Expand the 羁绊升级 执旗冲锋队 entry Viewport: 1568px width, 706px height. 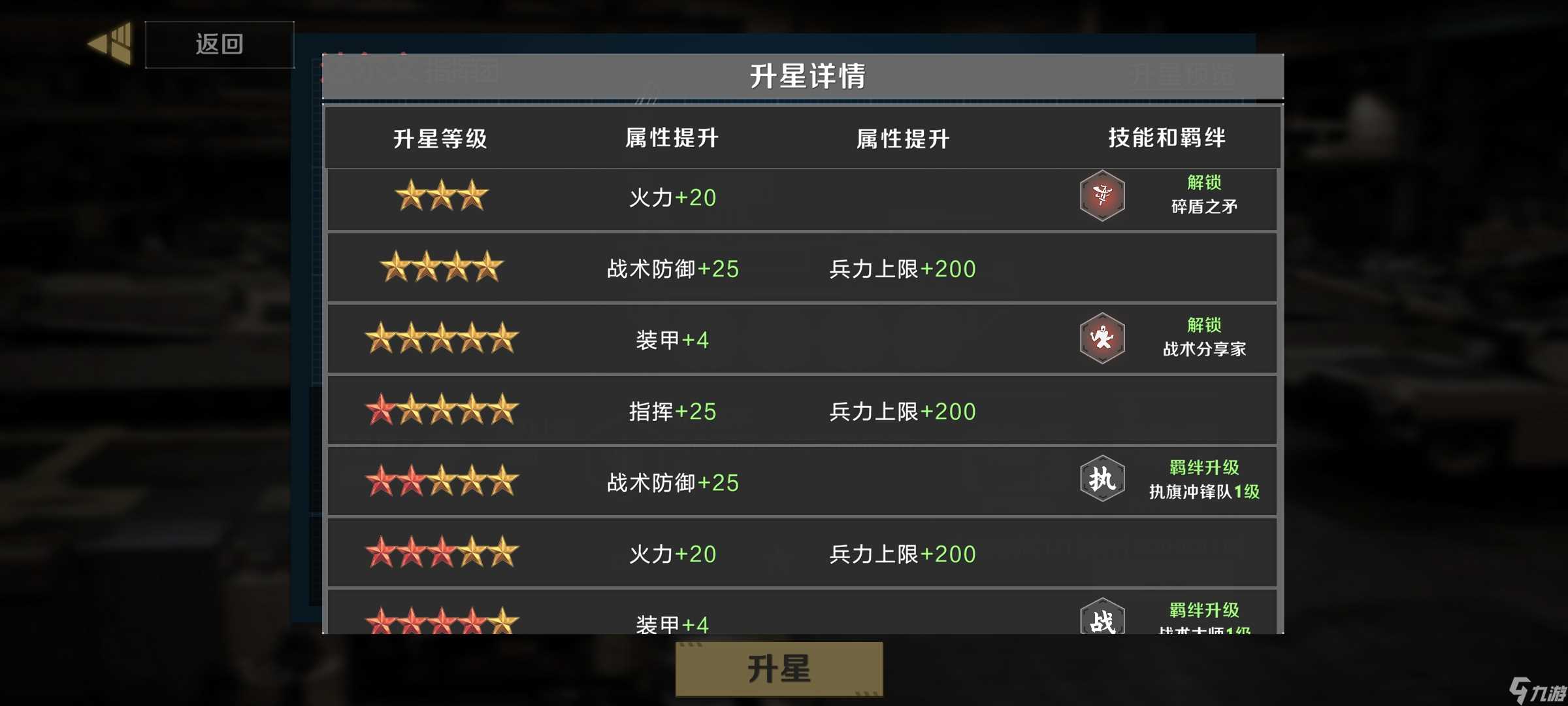coord(1204,479)
